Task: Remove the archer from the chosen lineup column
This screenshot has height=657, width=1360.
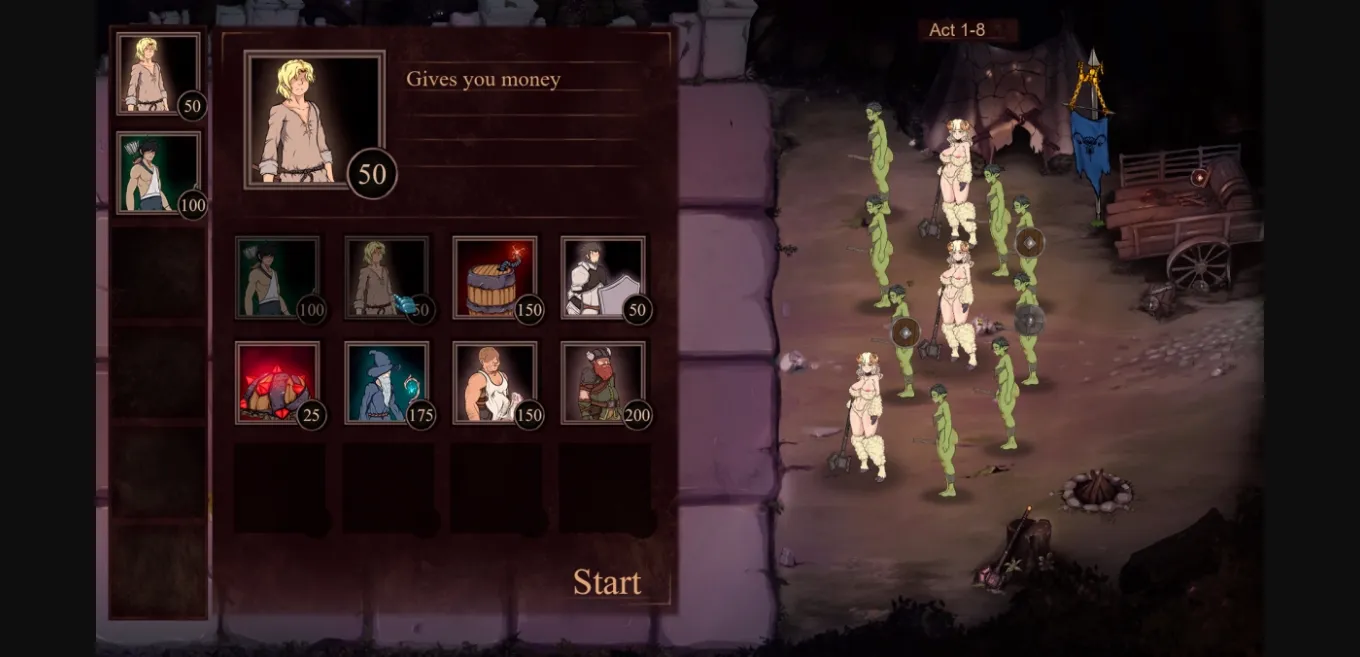Action: coord(158,173)
